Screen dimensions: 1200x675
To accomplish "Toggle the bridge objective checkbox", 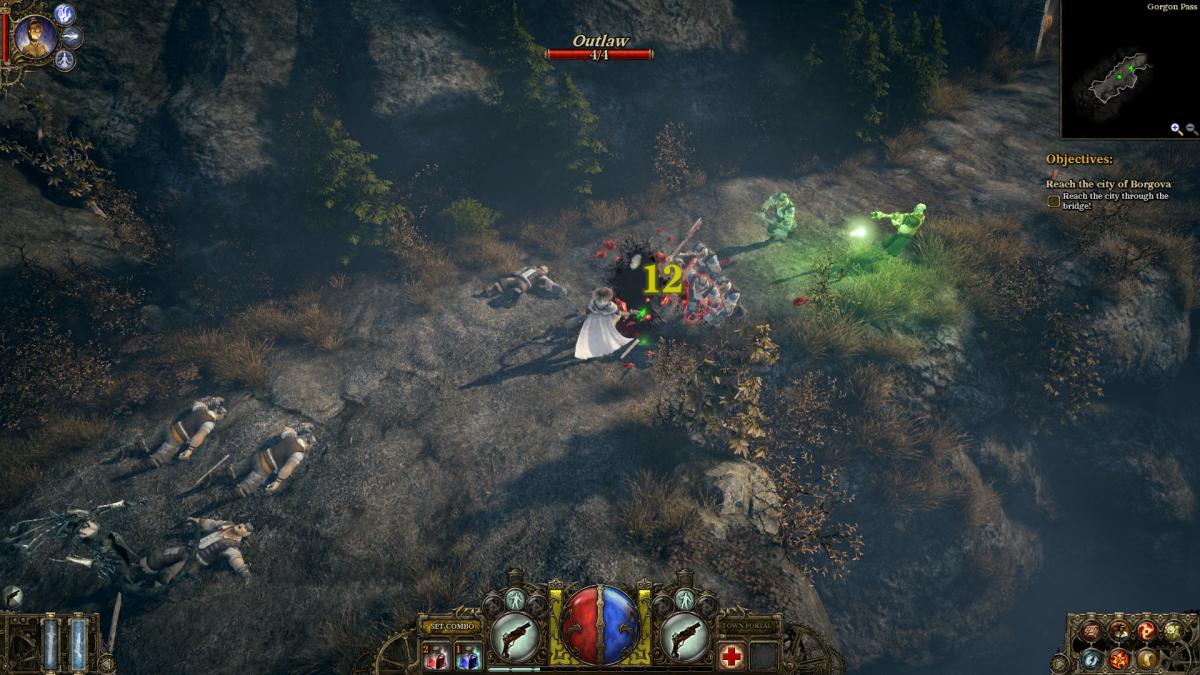I will pyautogui.click(x=1053, y=201).
